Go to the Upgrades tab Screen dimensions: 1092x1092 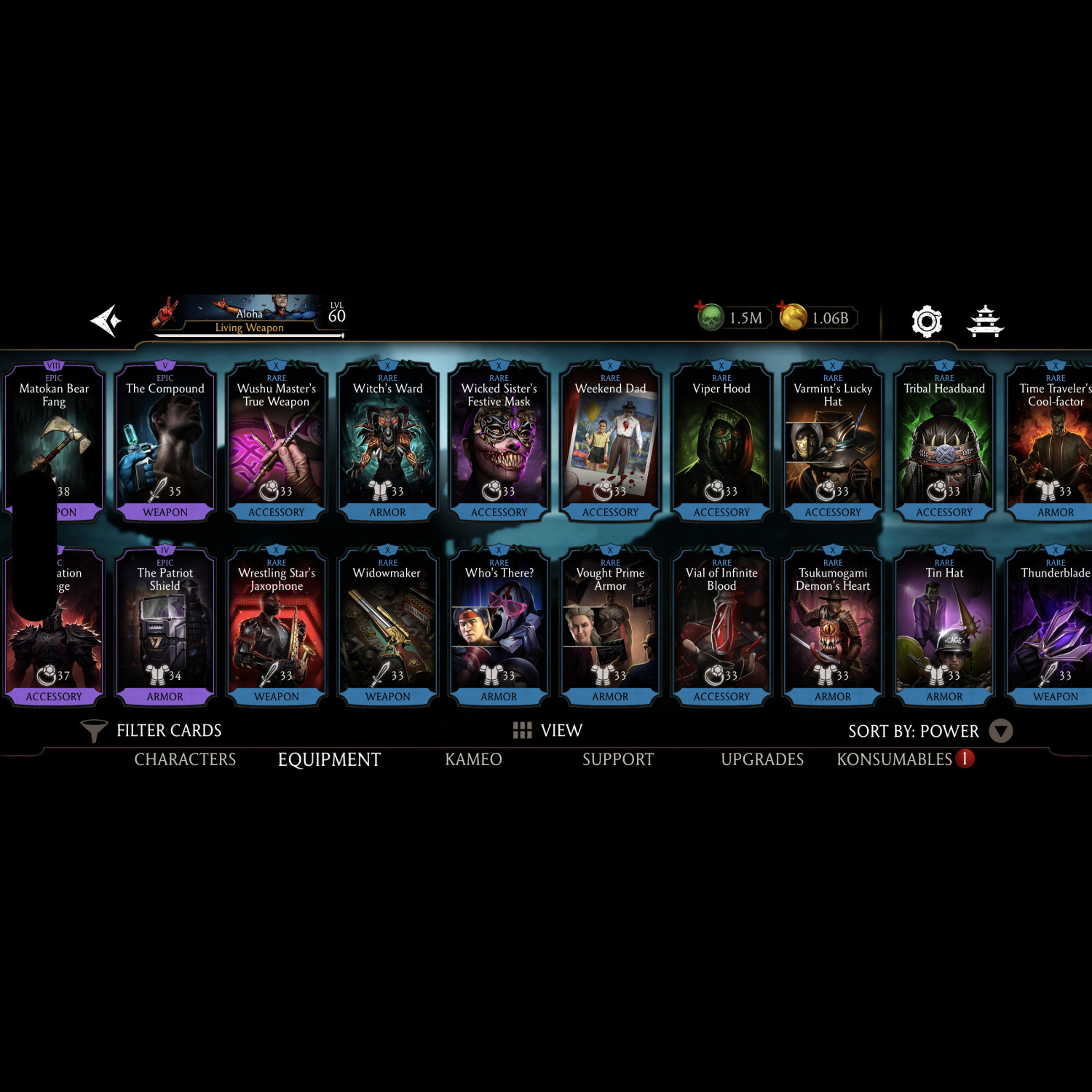click(x=762, y=759)
